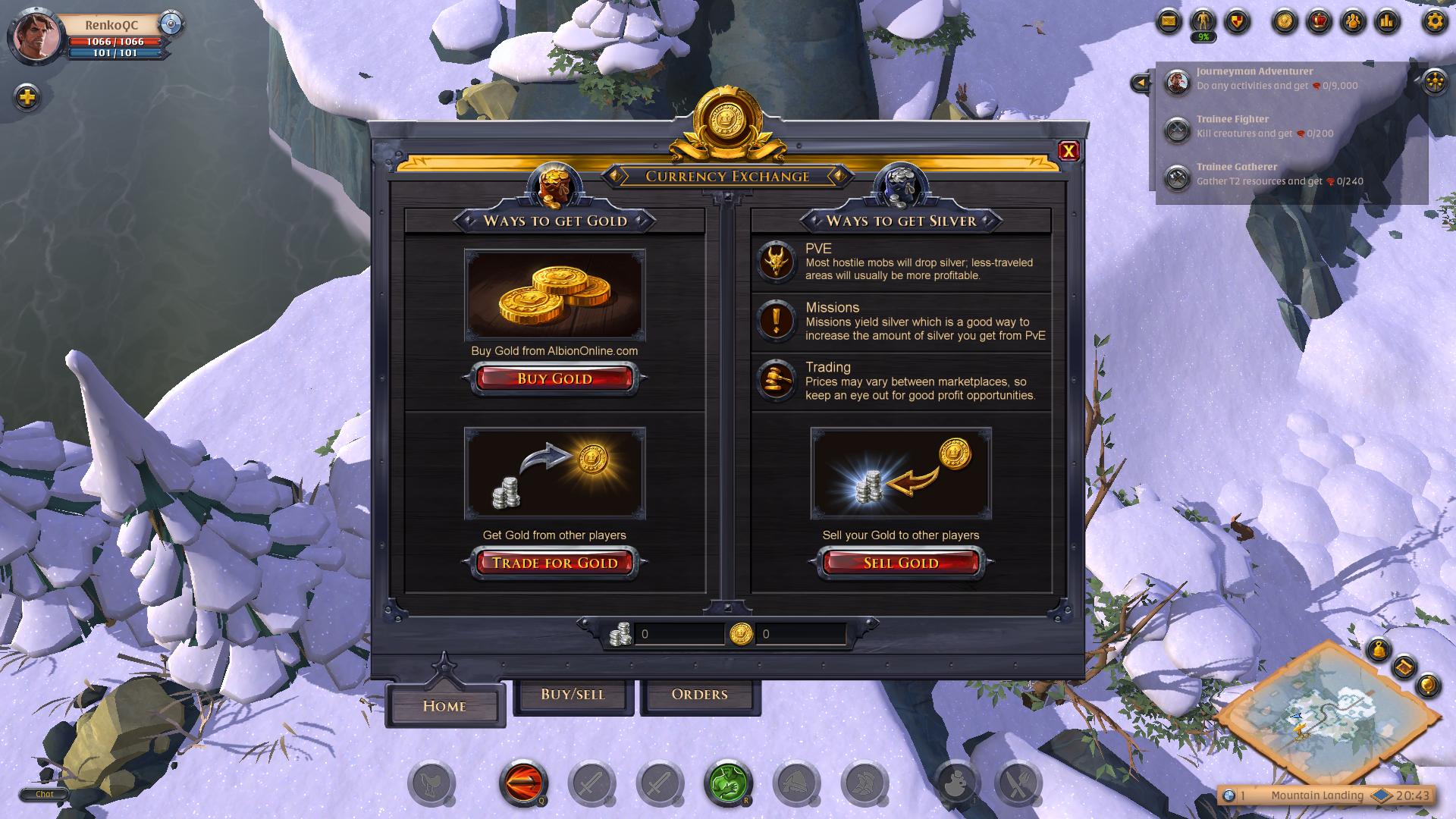Image resolution: width=1456 pixels, height=819 pixels.
Task: Choose Trade for Gold
Action: 554,563
